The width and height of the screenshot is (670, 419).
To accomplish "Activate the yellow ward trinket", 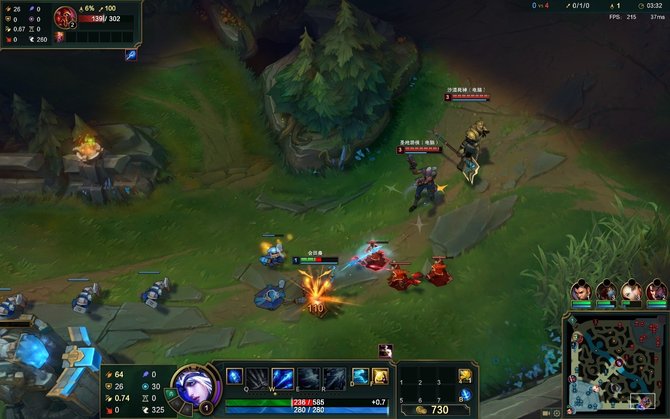I will tap(465, 376).
